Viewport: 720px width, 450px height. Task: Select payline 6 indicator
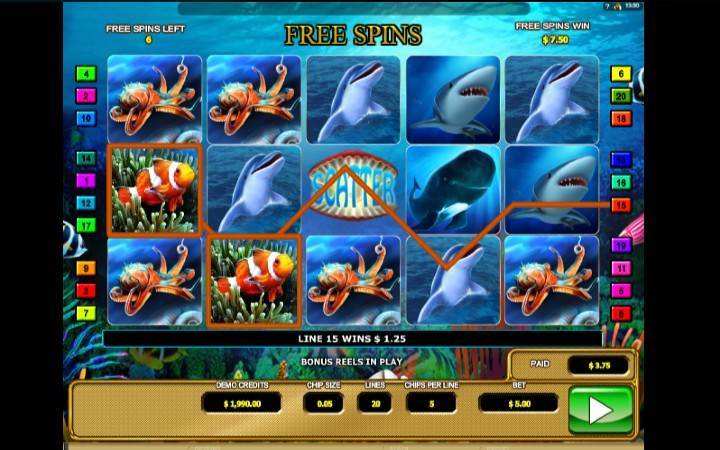click(x=621, y=73)
